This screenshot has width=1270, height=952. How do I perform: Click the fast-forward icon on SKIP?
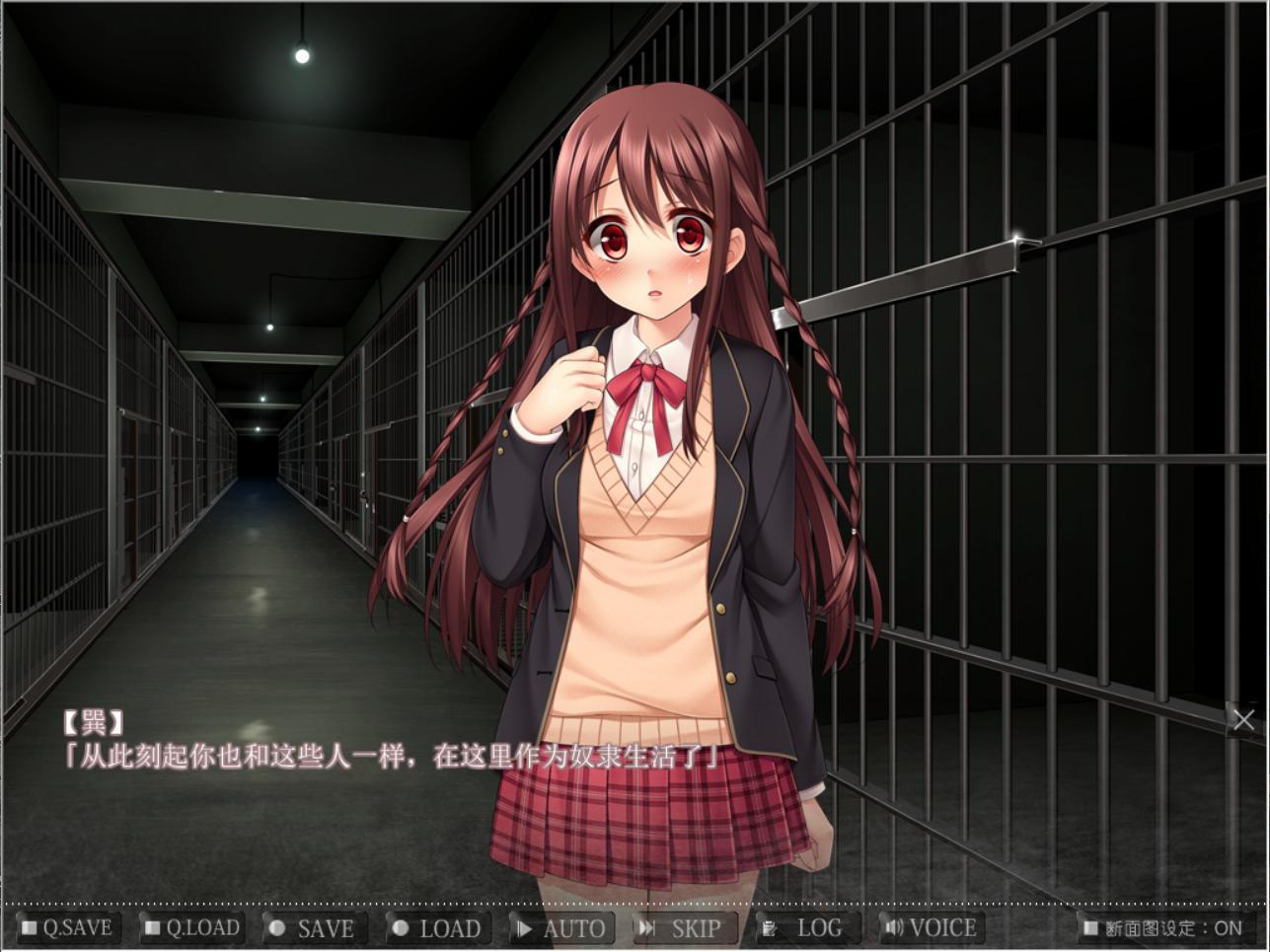648,927
